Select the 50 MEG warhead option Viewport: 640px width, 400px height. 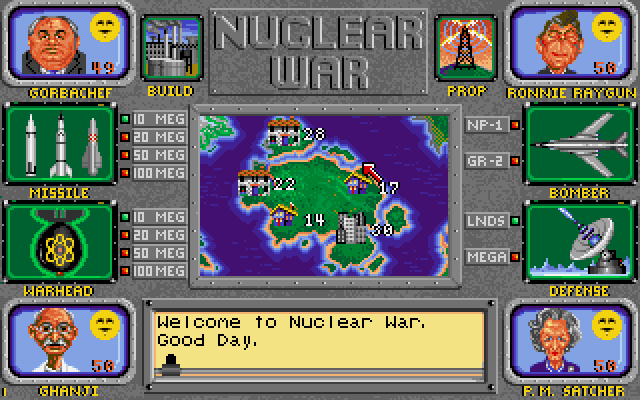[x=153, y=253]
